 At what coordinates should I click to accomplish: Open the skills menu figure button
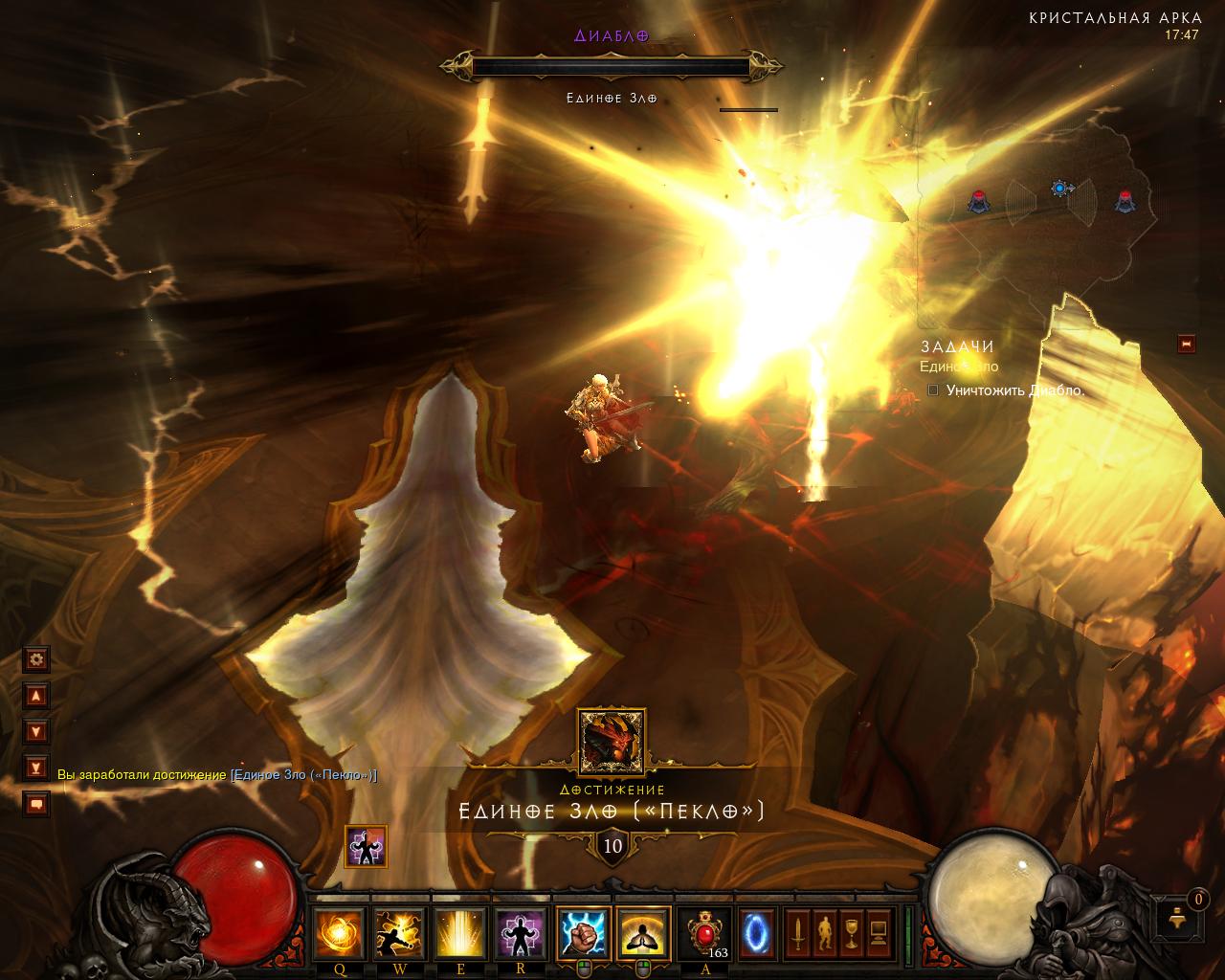tap(824, 933)
